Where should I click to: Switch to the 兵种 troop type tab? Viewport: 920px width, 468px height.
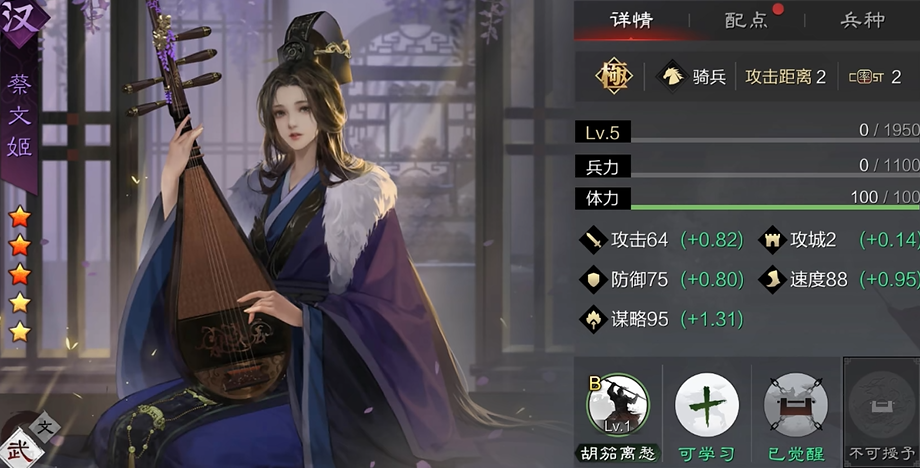click(862, 21)
